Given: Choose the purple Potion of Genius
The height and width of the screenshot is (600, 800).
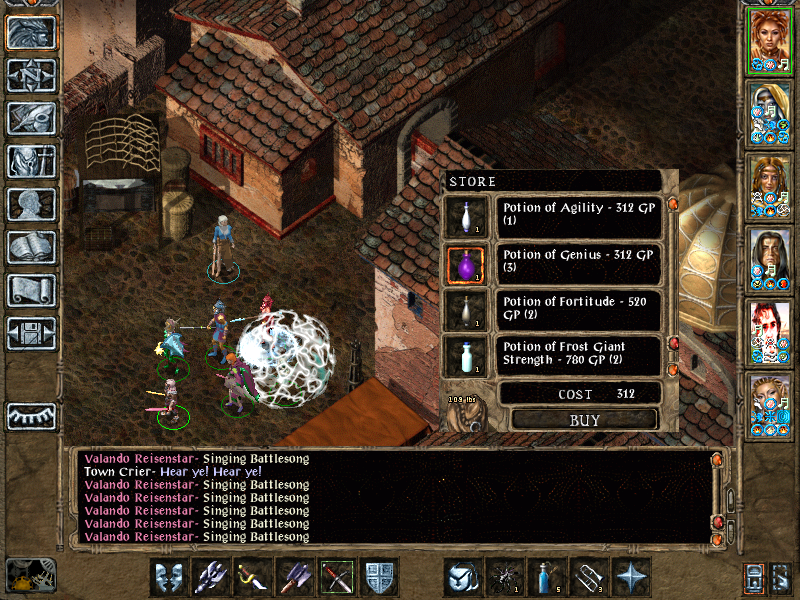Looking at the screenshot, I should (581, 263).
